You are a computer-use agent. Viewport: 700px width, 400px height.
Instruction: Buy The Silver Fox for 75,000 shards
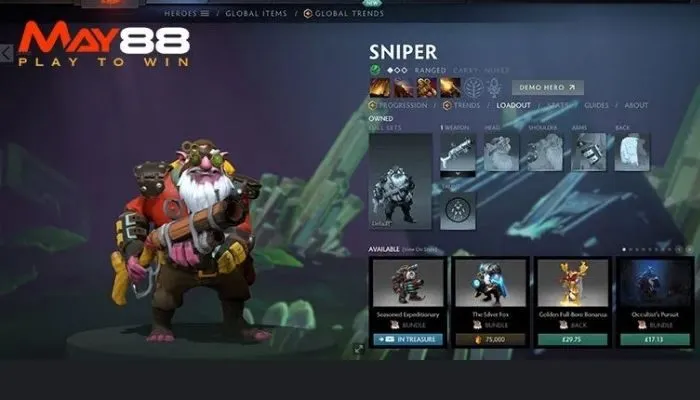tap(489, 340)
